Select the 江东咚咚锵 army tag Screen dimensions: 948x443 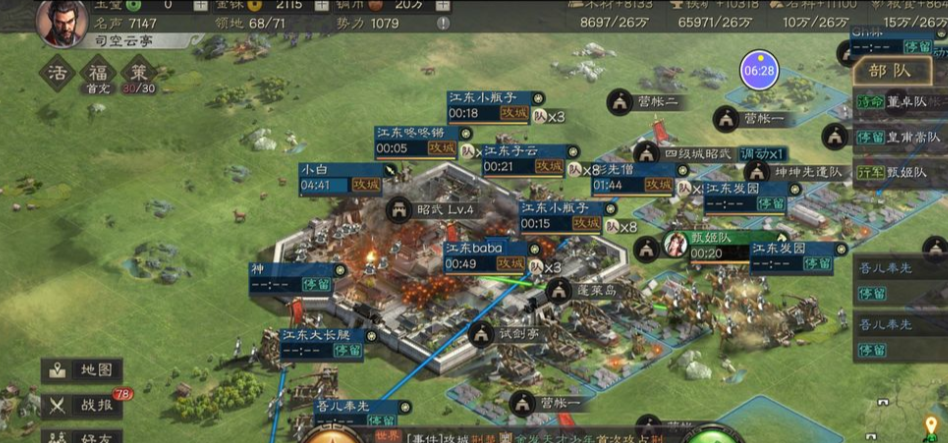click(x=419, y=140)
